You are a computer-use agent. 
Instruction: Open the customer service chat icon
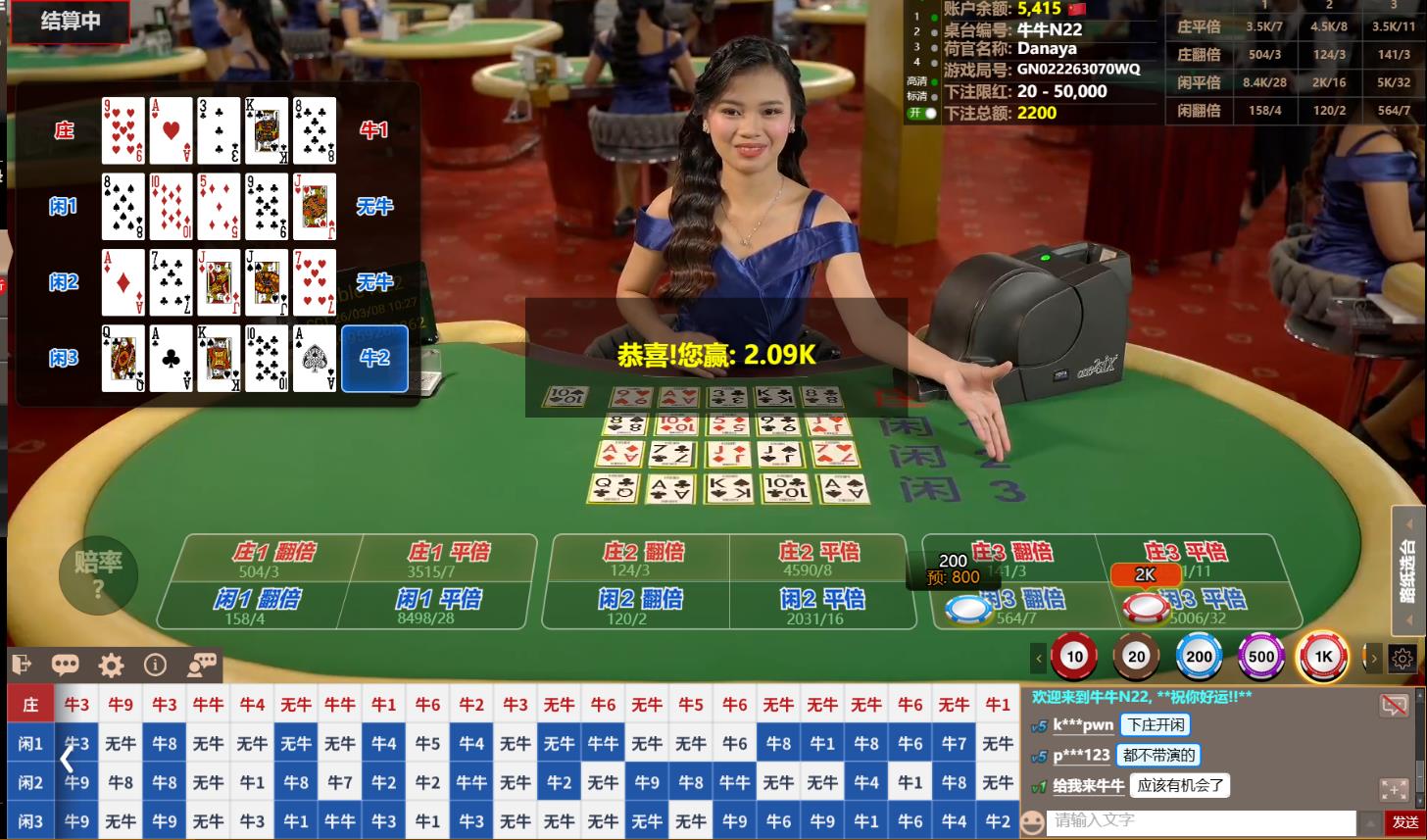click(x=201, y=665)
